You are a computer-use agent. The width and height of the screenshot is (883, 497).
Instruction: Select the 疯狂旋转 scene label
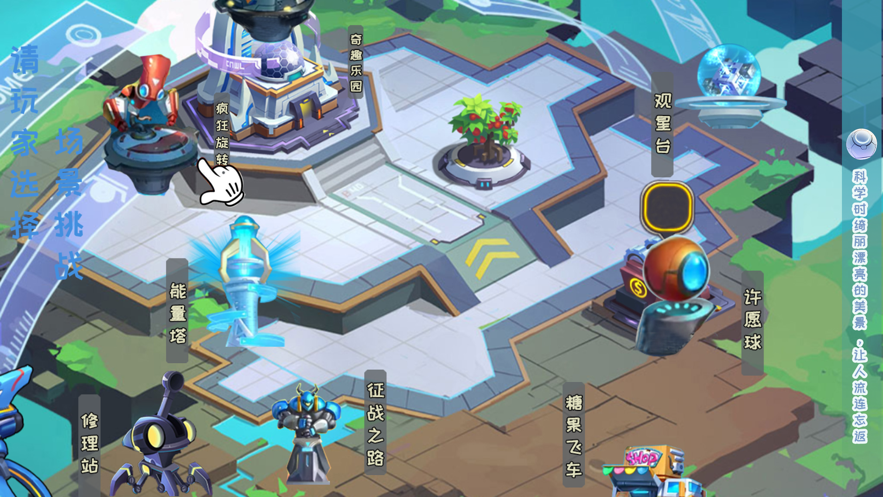tap(222, 131)
